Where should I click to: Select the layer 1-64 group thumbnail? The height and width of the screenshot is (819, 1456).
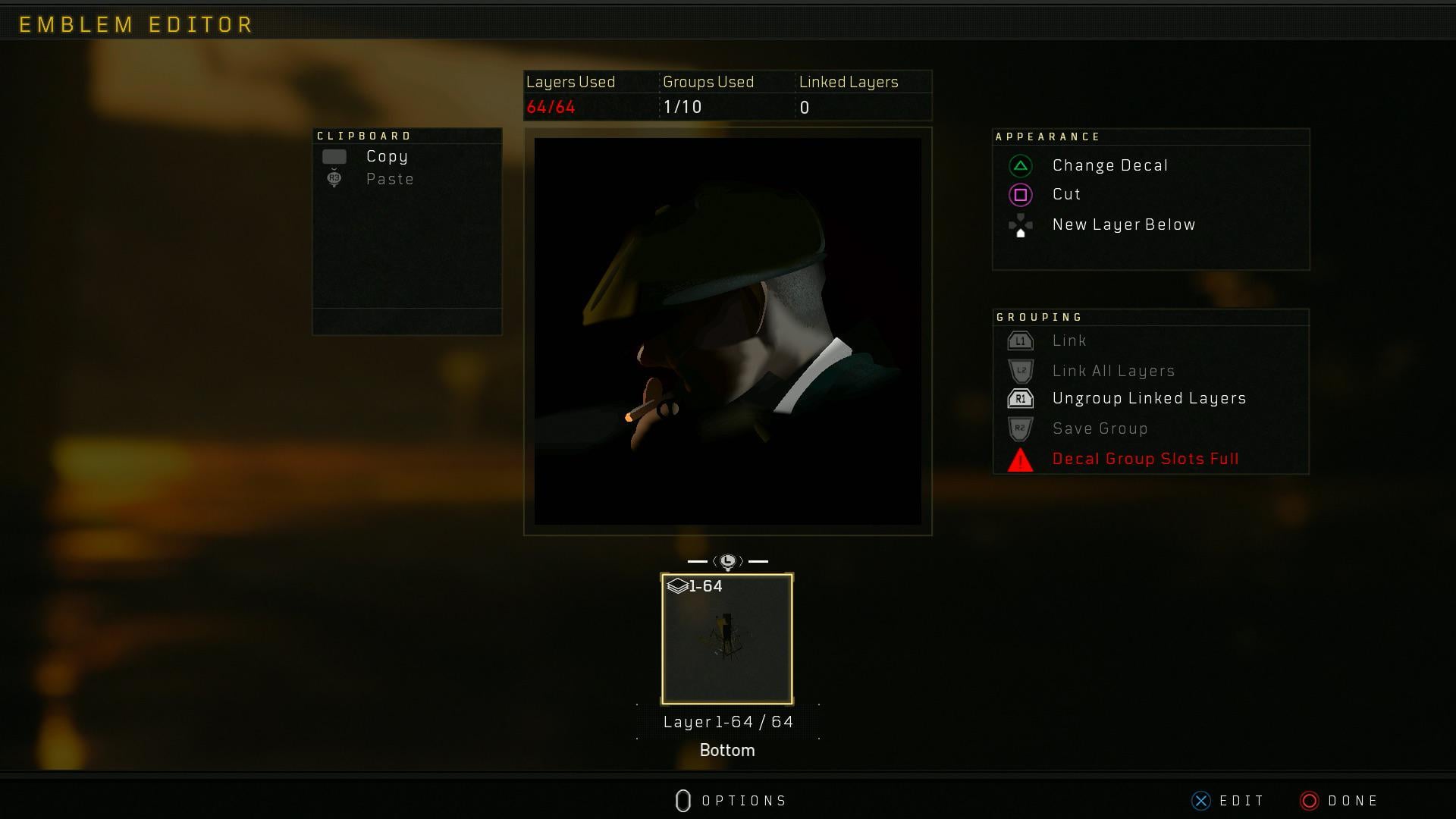click(x=727, y=639)
